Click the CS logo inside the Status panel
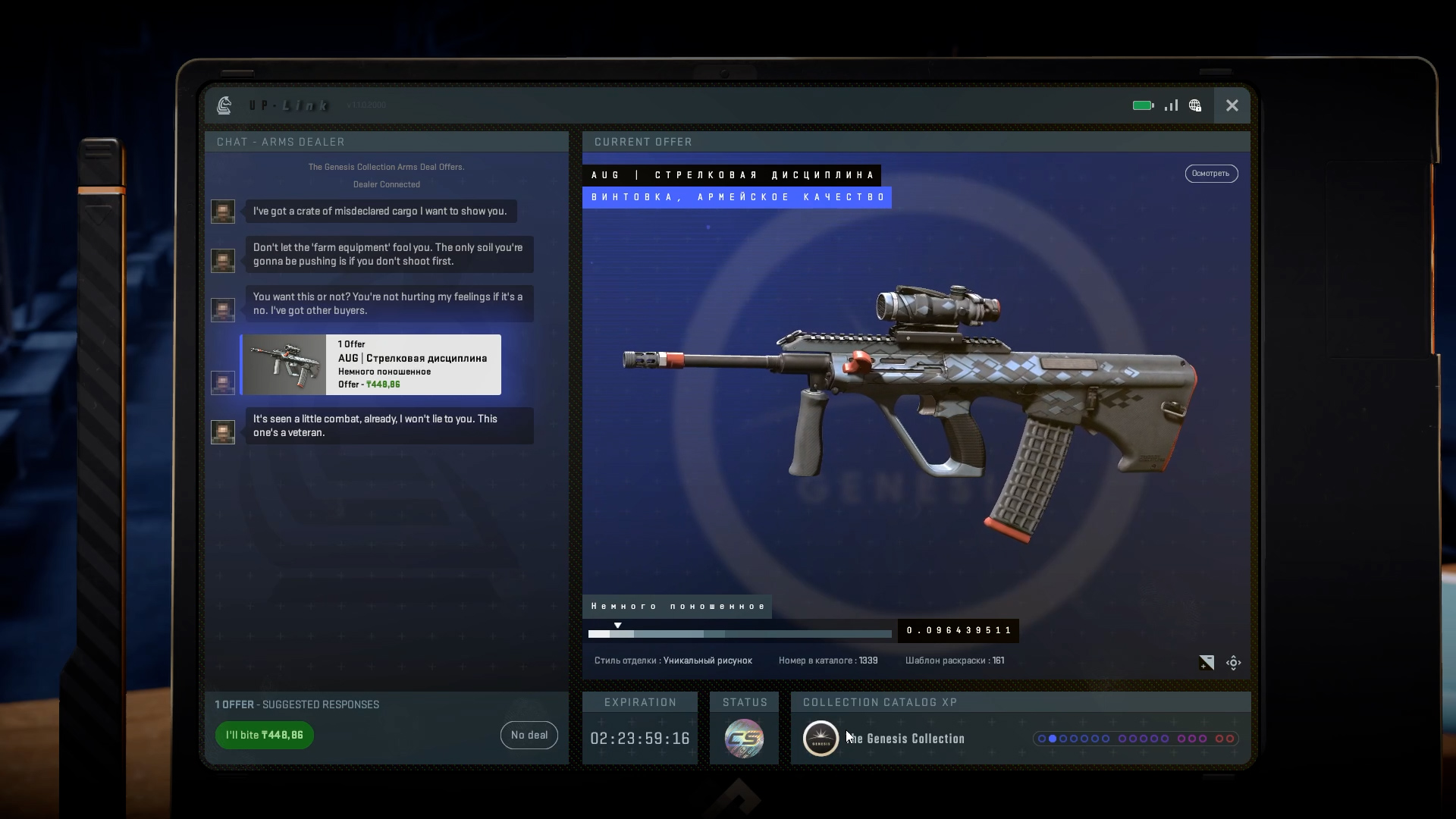 [x=745, y=739]
